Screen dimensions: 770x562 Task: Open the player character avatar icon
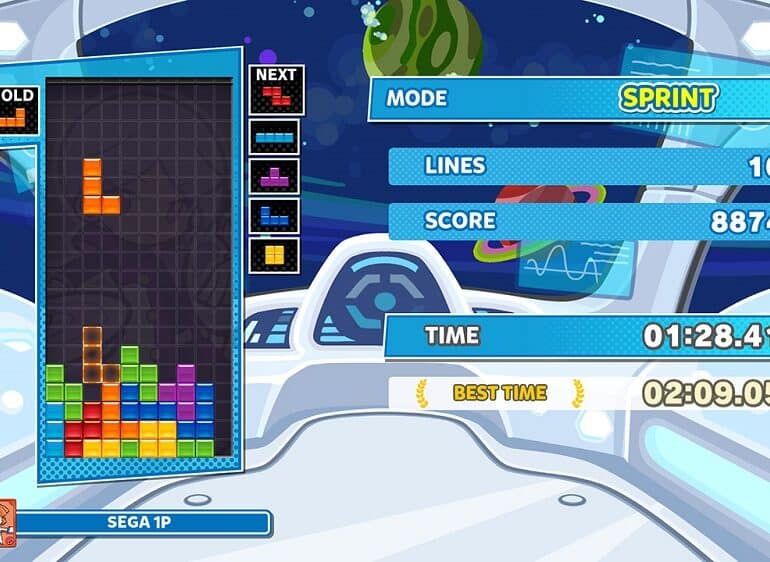click(x=6, y=522)
